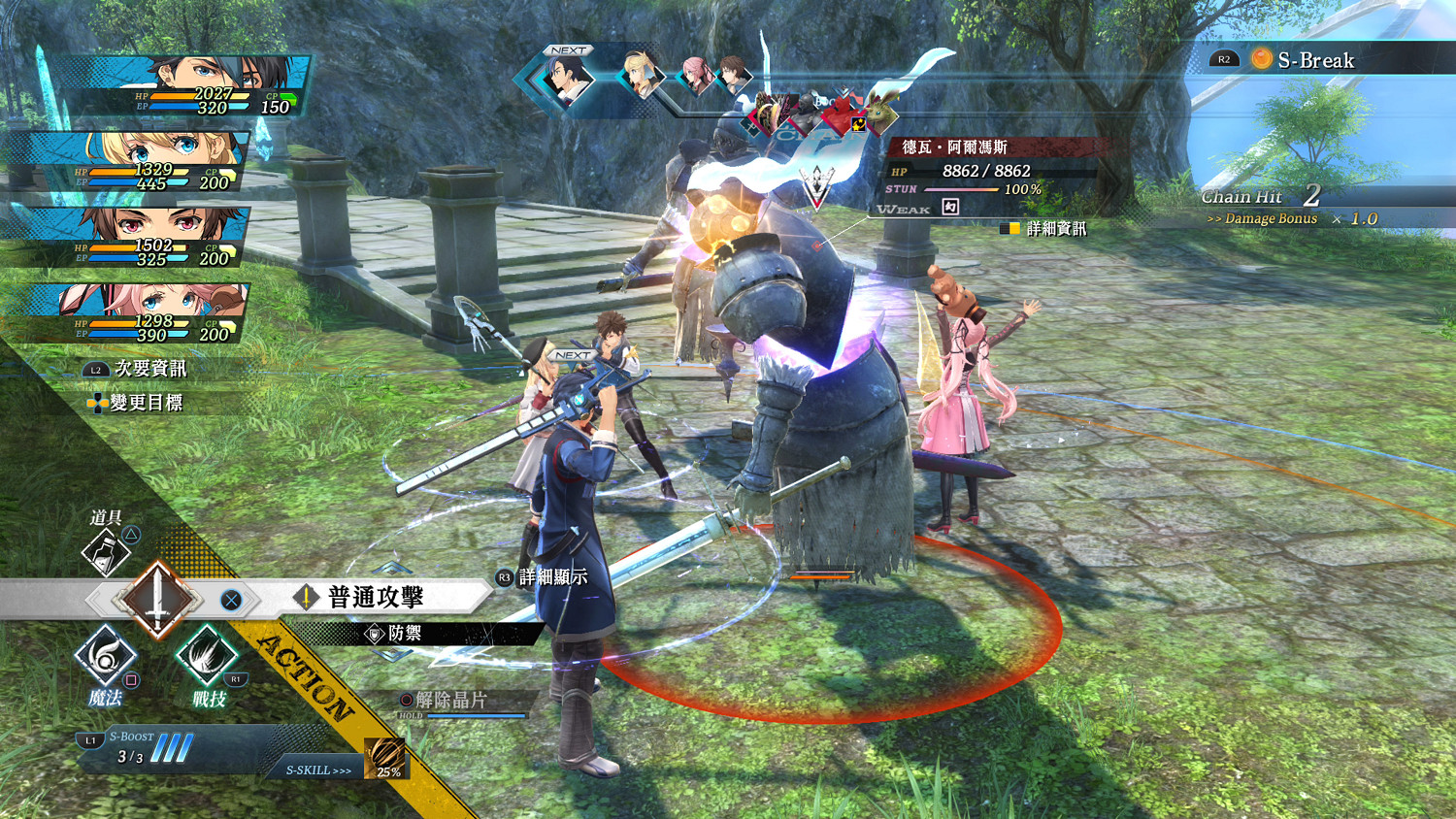Click the enemy STUN 100% bar

(x=961, y=191)
